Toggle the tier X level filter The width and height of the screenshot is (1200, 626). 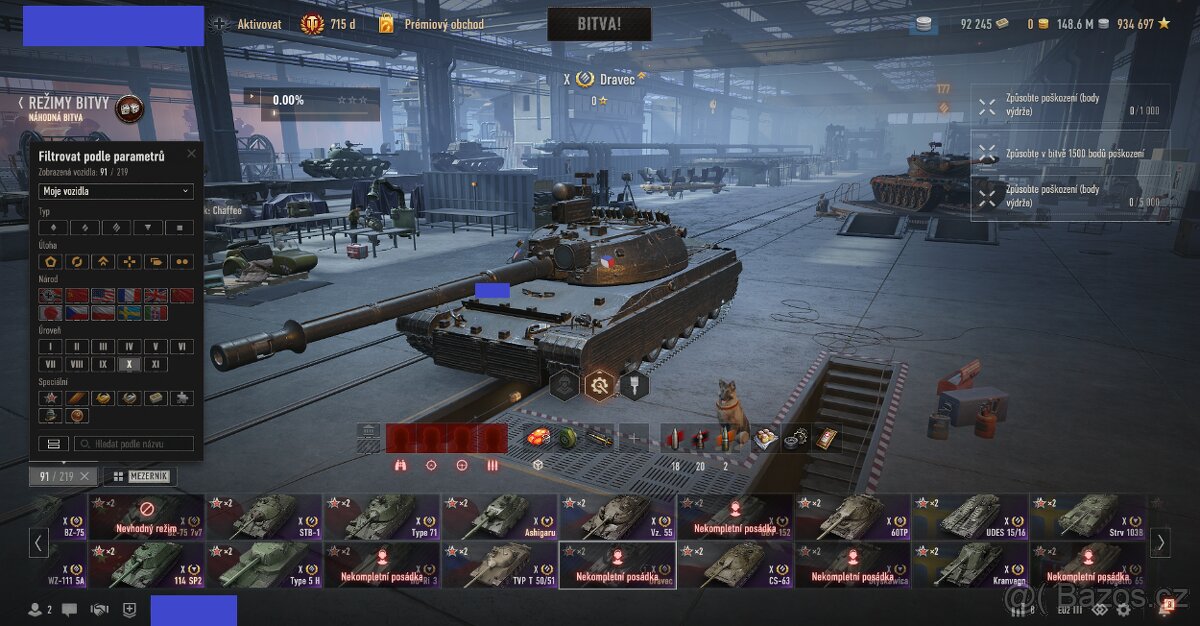click(128, 364)
